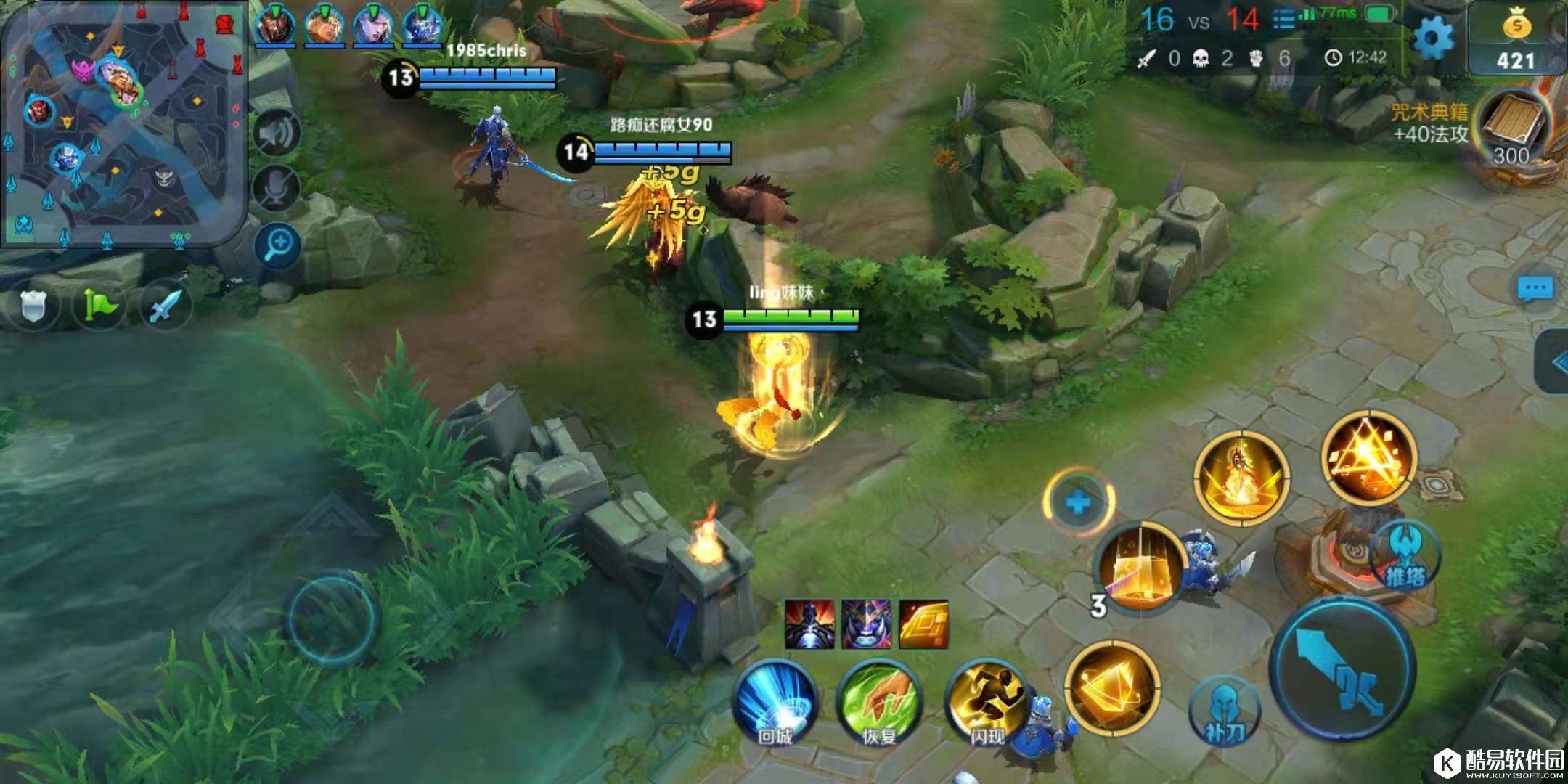This screenshot has height=784, width=1568.
Task: Tap the magnifying glass zoom button
Action: pos(278,245)
